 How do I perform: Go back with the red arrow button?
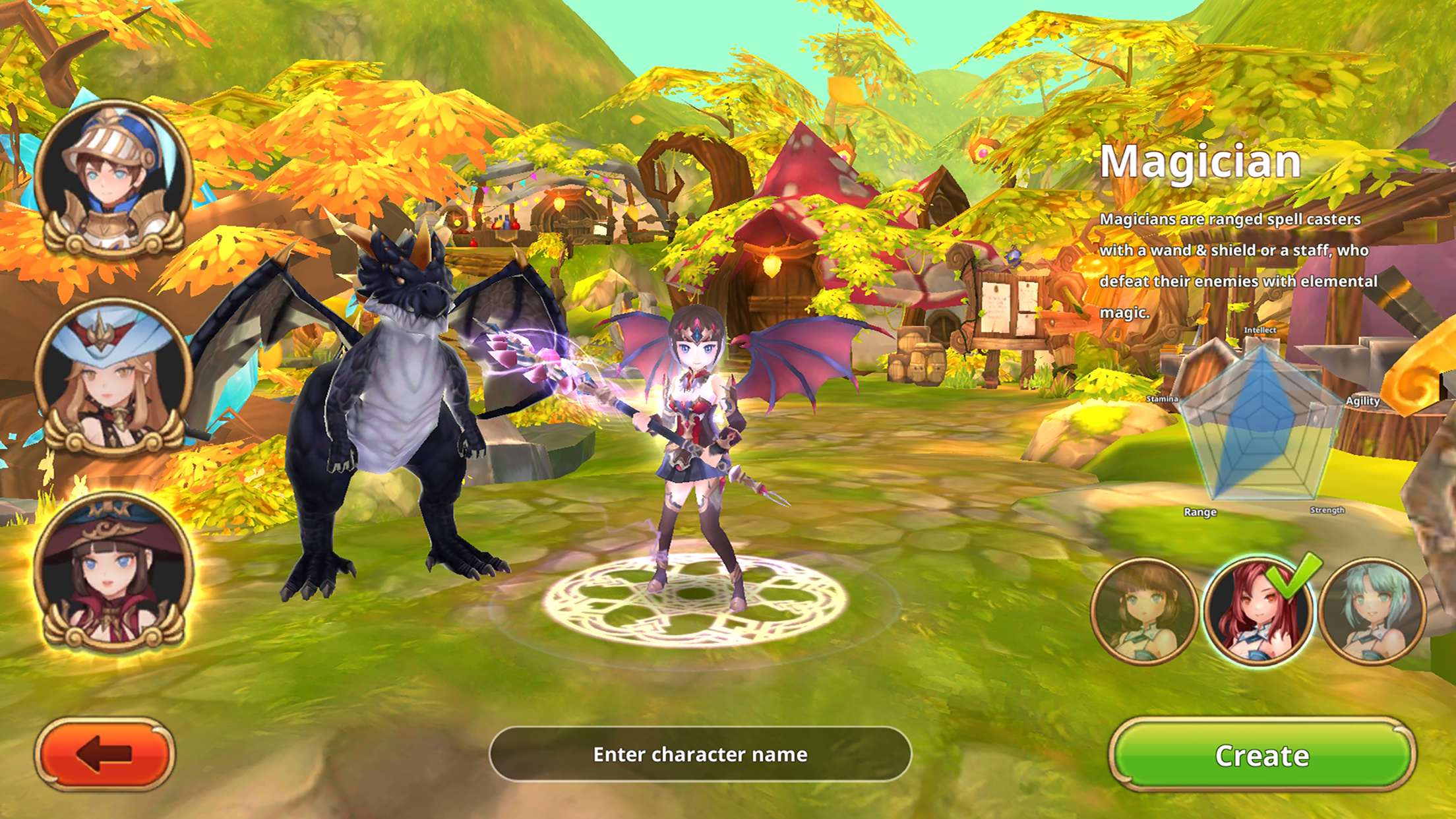[105, 754]
